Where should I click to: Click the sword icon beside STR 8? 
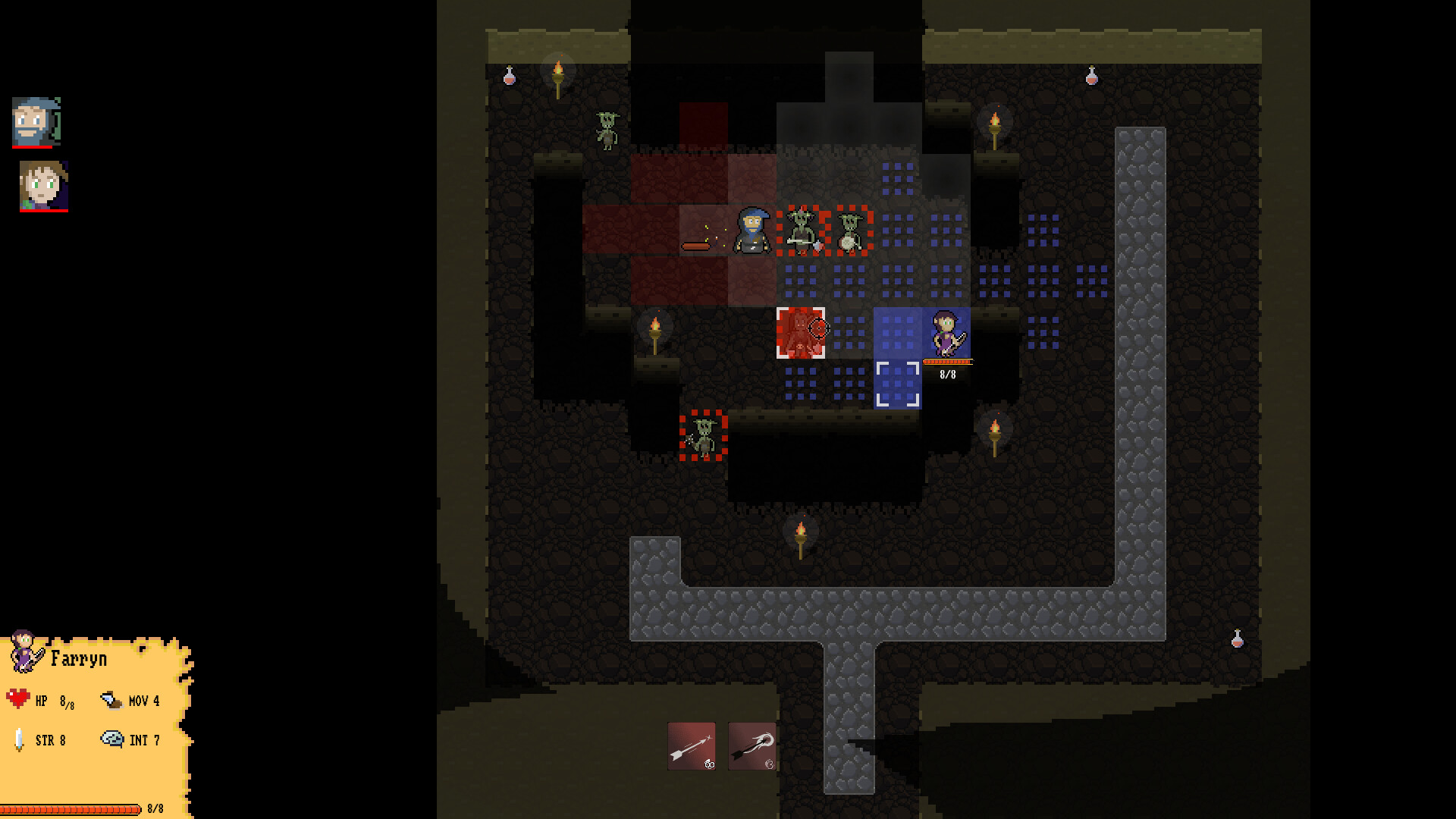tap(19, 739)
